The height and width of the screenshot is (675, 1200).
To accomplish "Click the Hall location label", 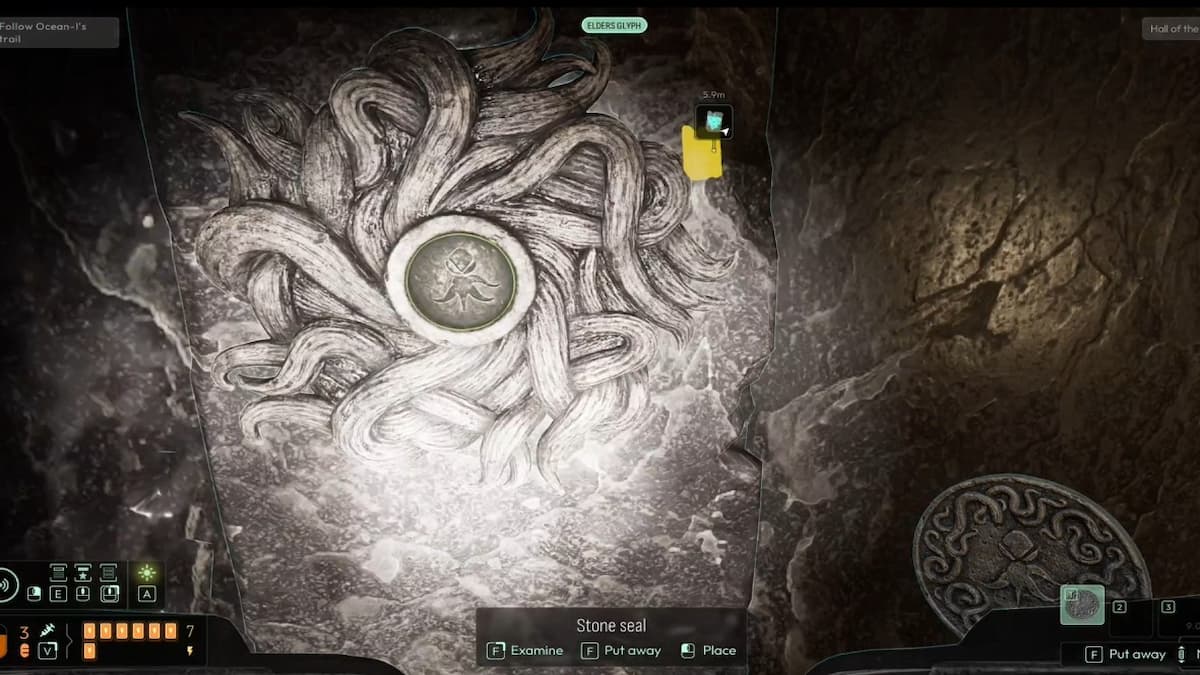I will (1172, 29).
